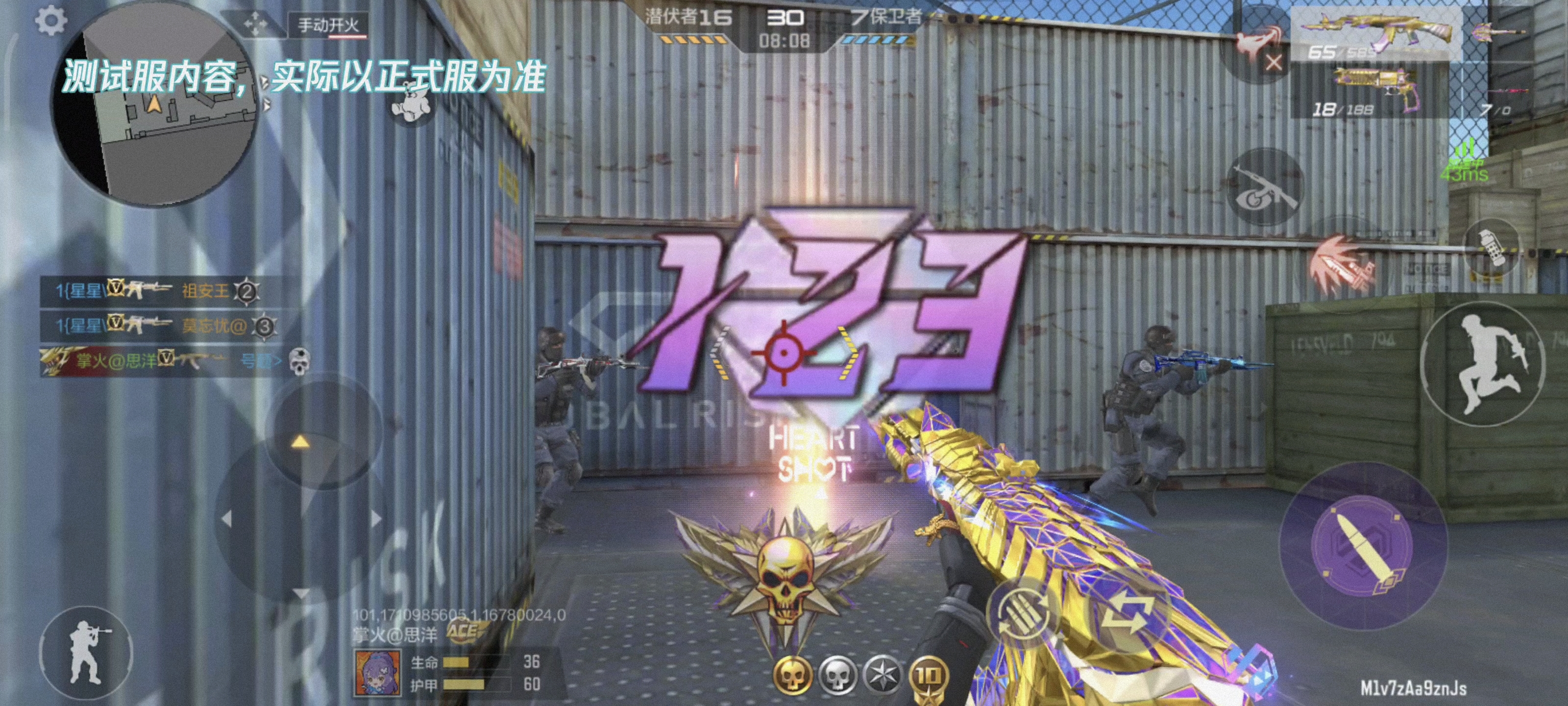The width and height of the screenshot is (1568, 706).
Task: Toggle crouch with the kneeling soldier button
Action: click(x=86, y=653)
